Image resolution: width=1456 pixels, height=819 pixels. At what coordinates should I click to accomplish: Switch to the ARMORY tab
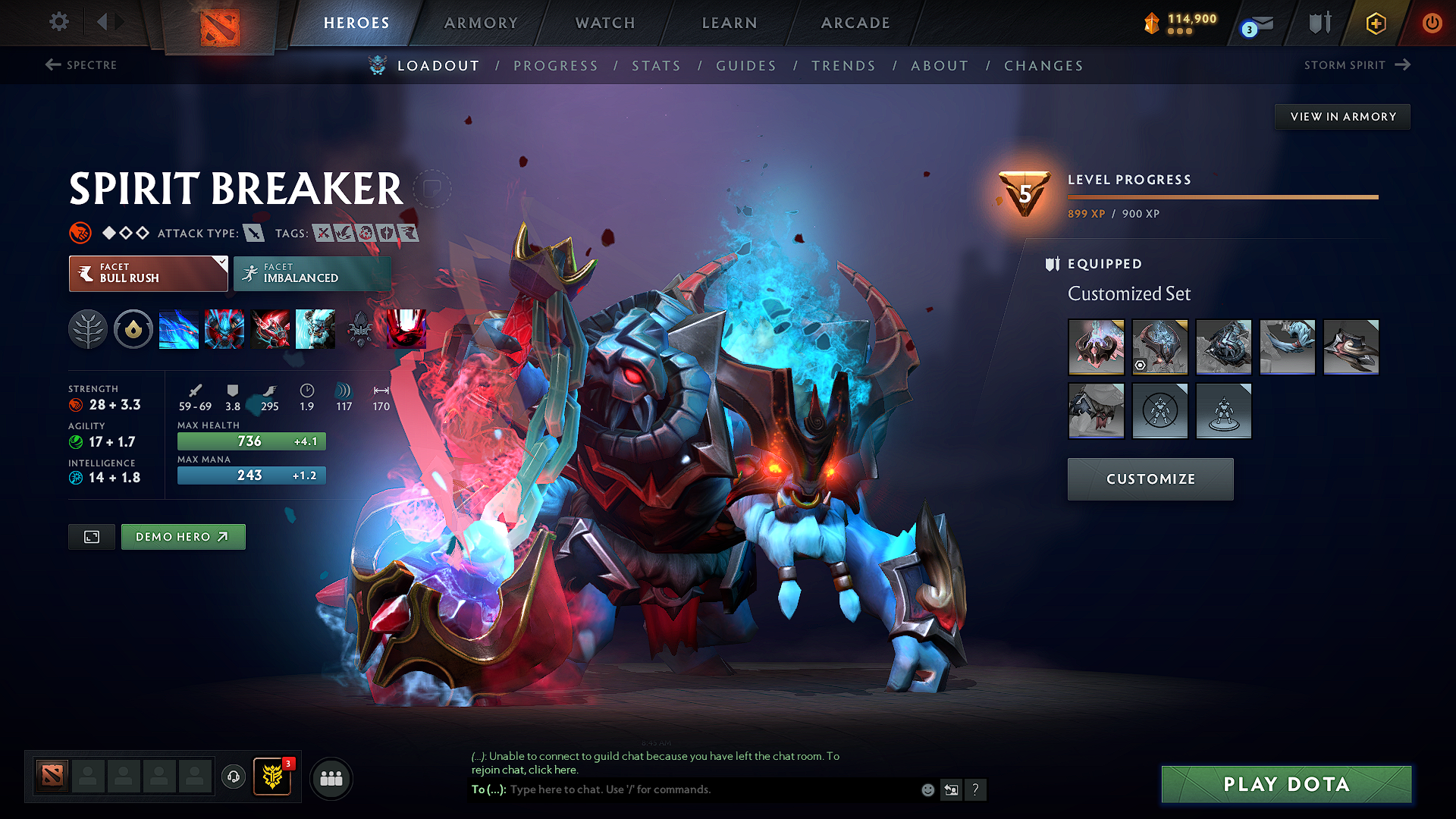481,23
